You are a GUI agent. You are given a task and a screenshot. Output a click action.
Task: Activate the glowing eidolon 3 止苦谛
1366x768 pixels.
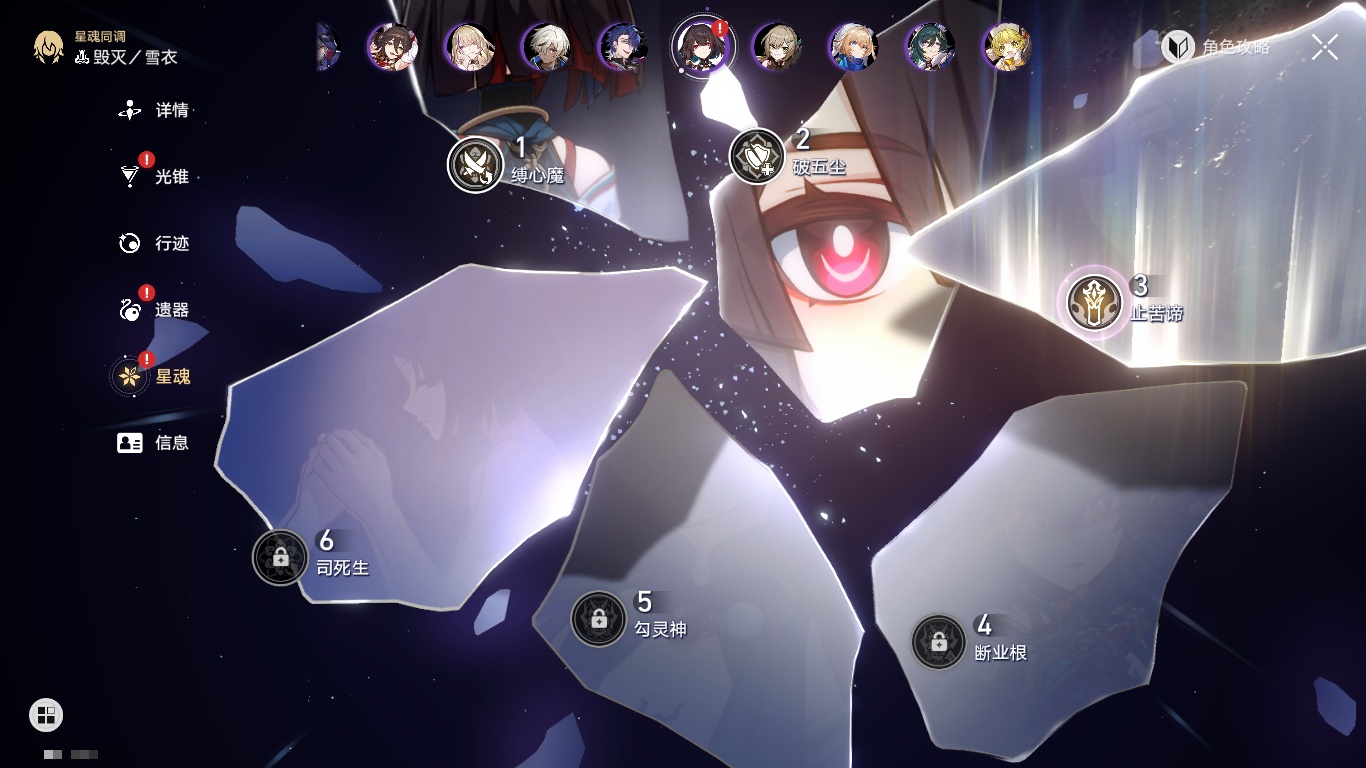click(1094, 302)
